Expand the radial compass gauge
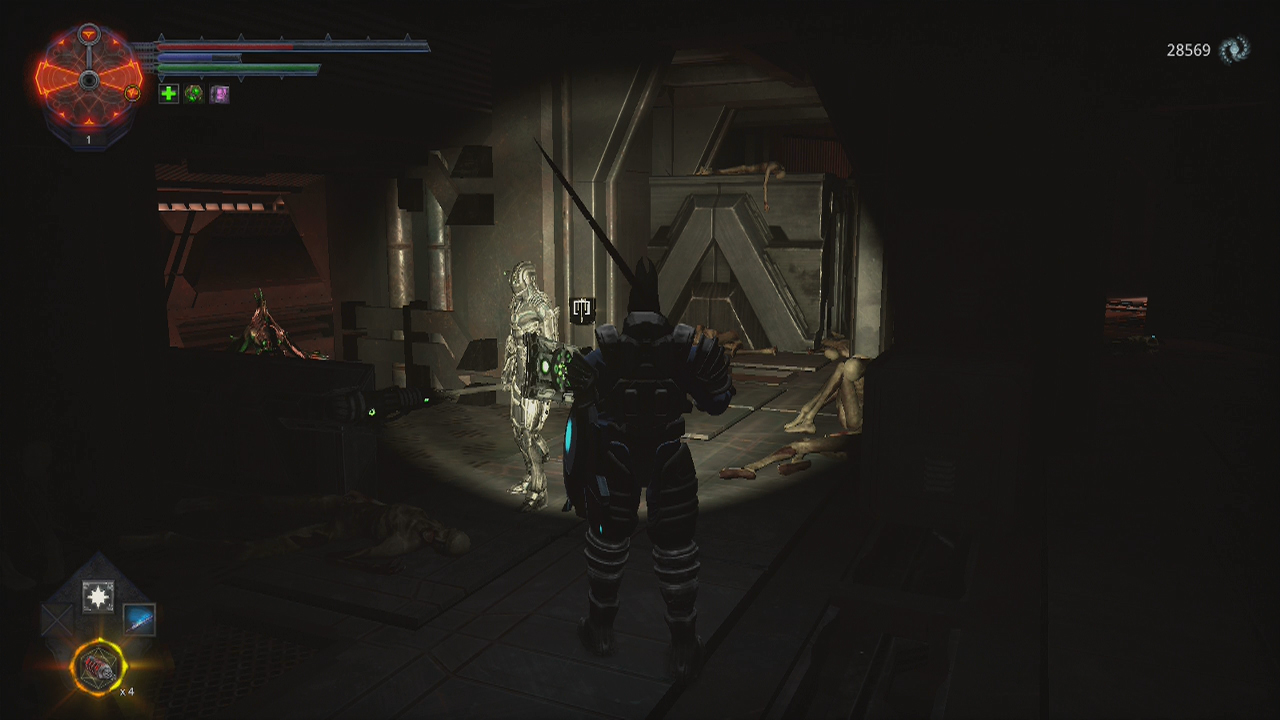The image size is (1280, 720). [x=89, y=79]
